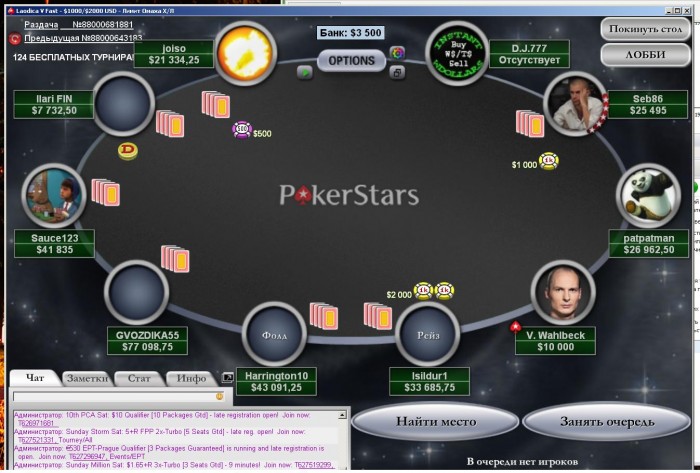Viewport: 700px width, 473px height.
Task: Pop out the chat panel
Action: pyautogui.click(x=227, y=378)
